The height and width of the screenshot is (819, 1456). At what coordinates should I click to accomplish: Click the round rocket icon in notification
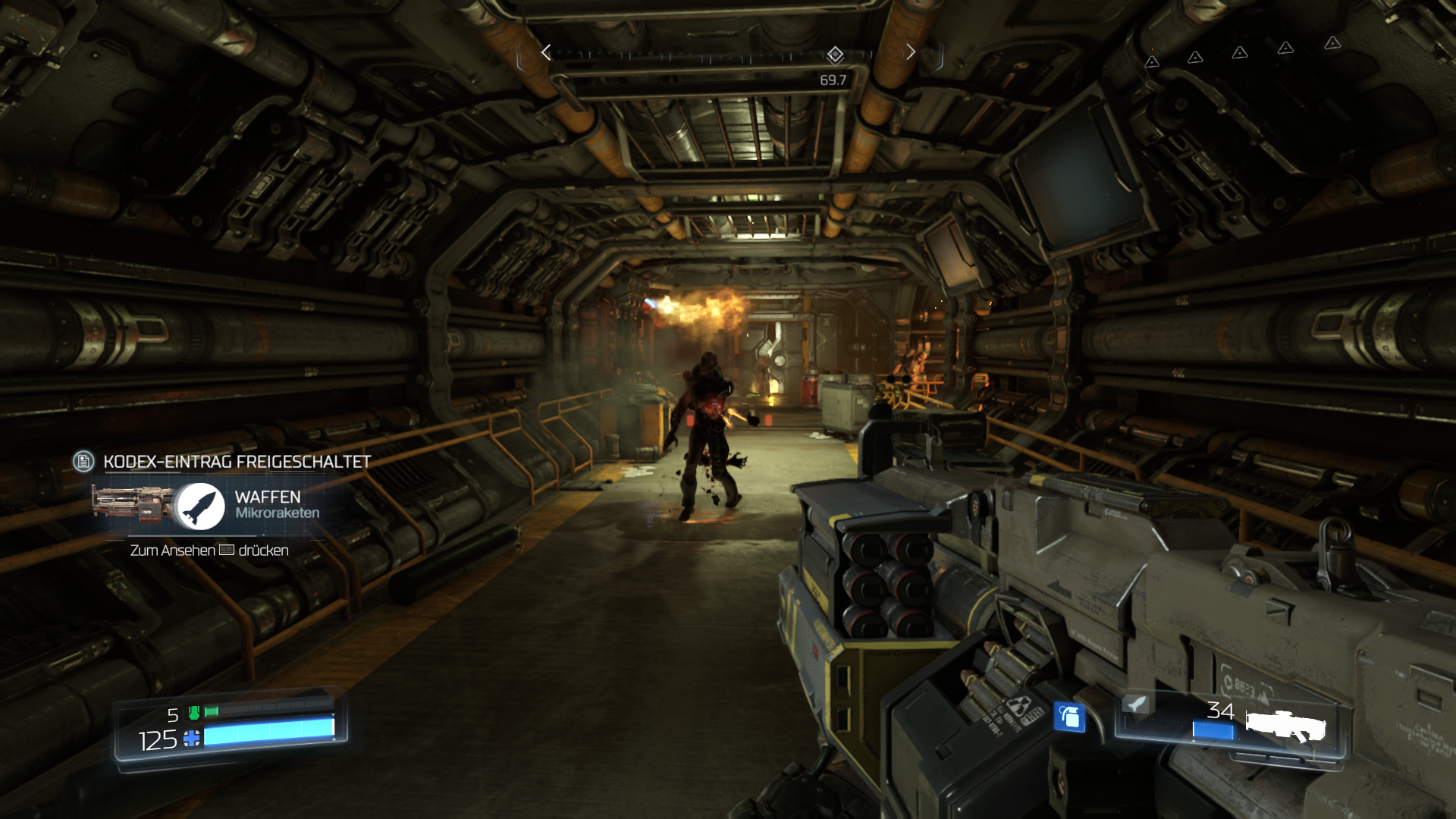[200, 506]
